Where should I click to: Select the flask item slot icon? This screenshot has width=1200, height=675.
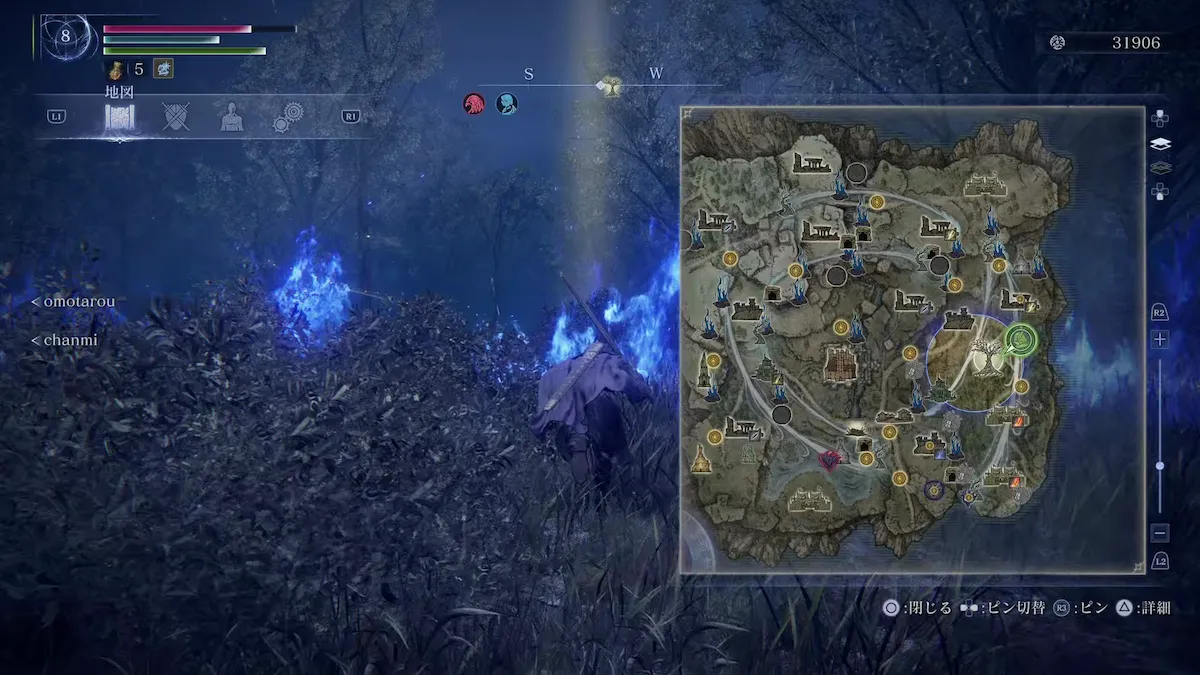(x=117, y=69)
